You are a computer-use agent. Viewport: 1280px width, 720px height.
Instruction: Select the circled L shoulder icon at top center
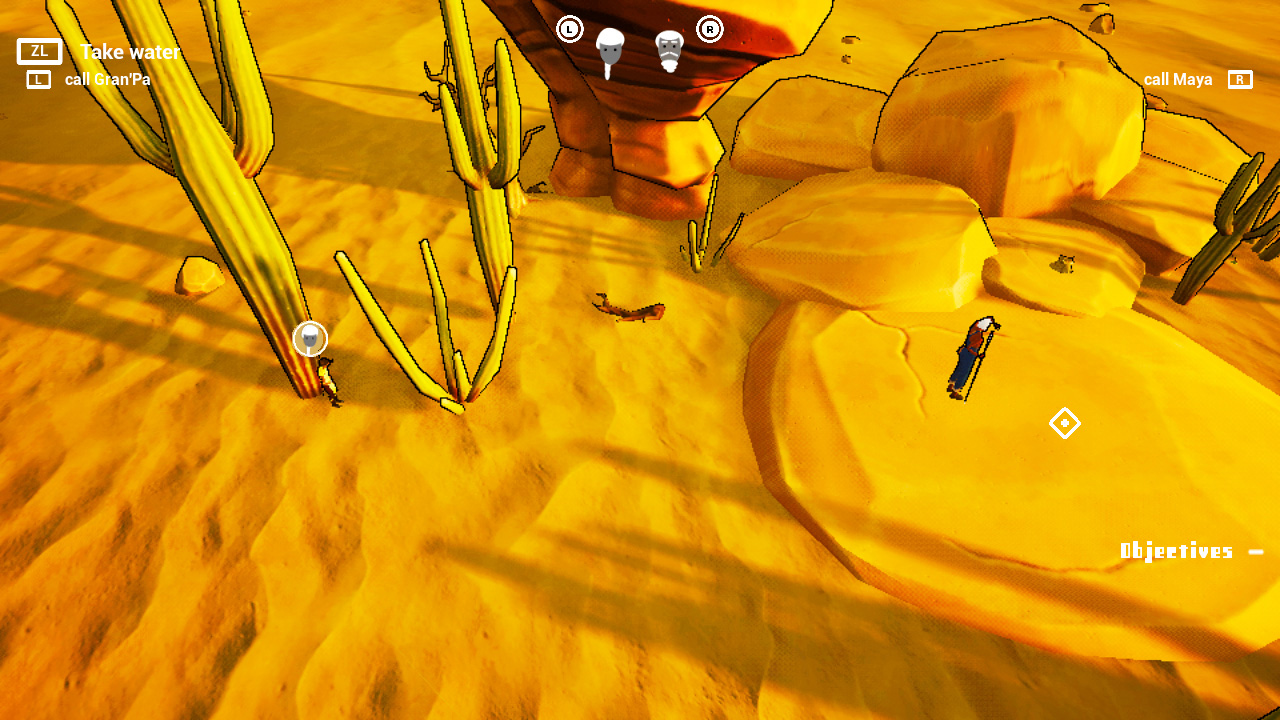[x=570, y=29]
